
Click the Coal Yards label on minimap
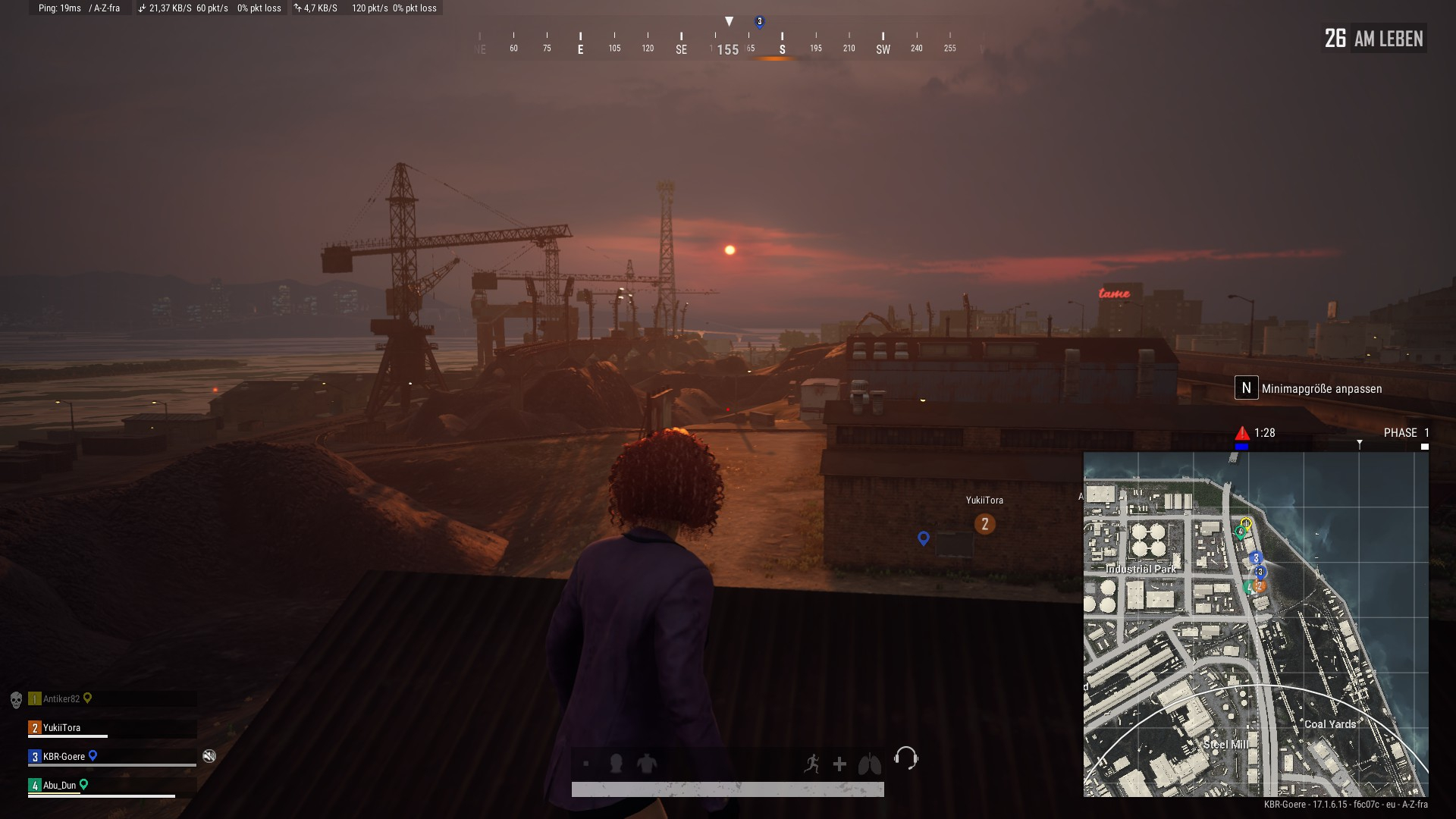tap(1329, 724)
